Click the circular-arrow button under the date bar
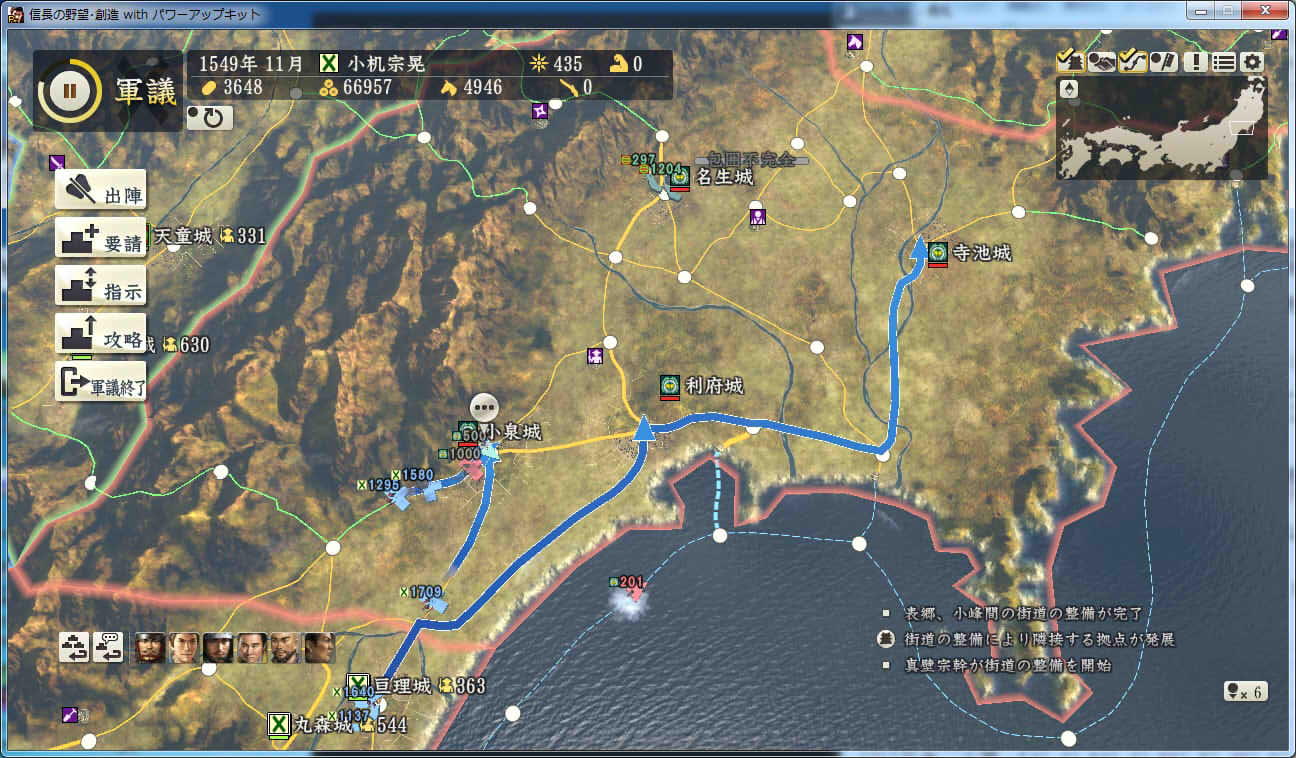The image size is (1296, 758). (x=210, y=119)
